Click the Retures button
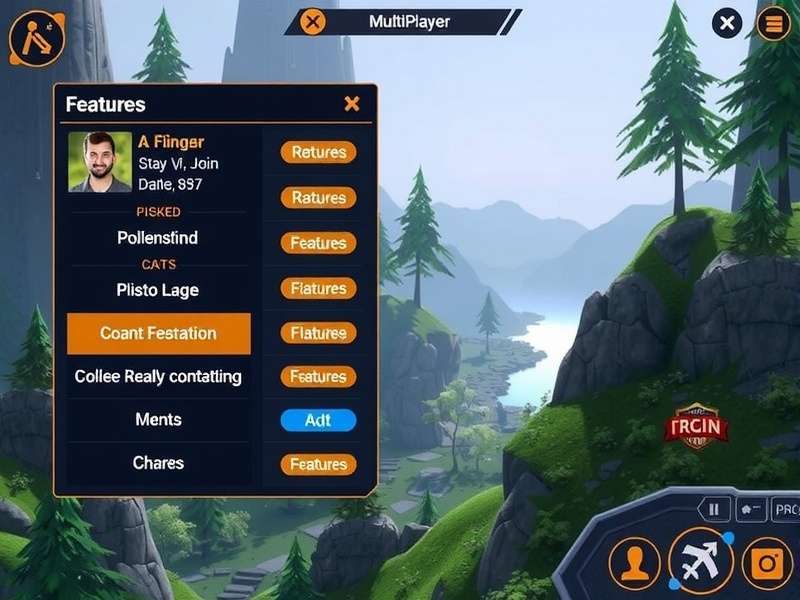Image resolution: width=800 pixels, height=600 pixels. (318, 152)
